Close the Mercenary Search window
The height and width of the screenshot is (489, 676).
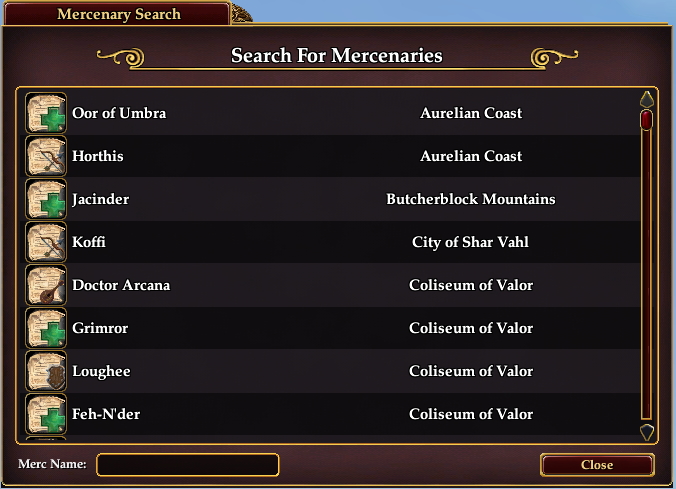tap(597, 465)
